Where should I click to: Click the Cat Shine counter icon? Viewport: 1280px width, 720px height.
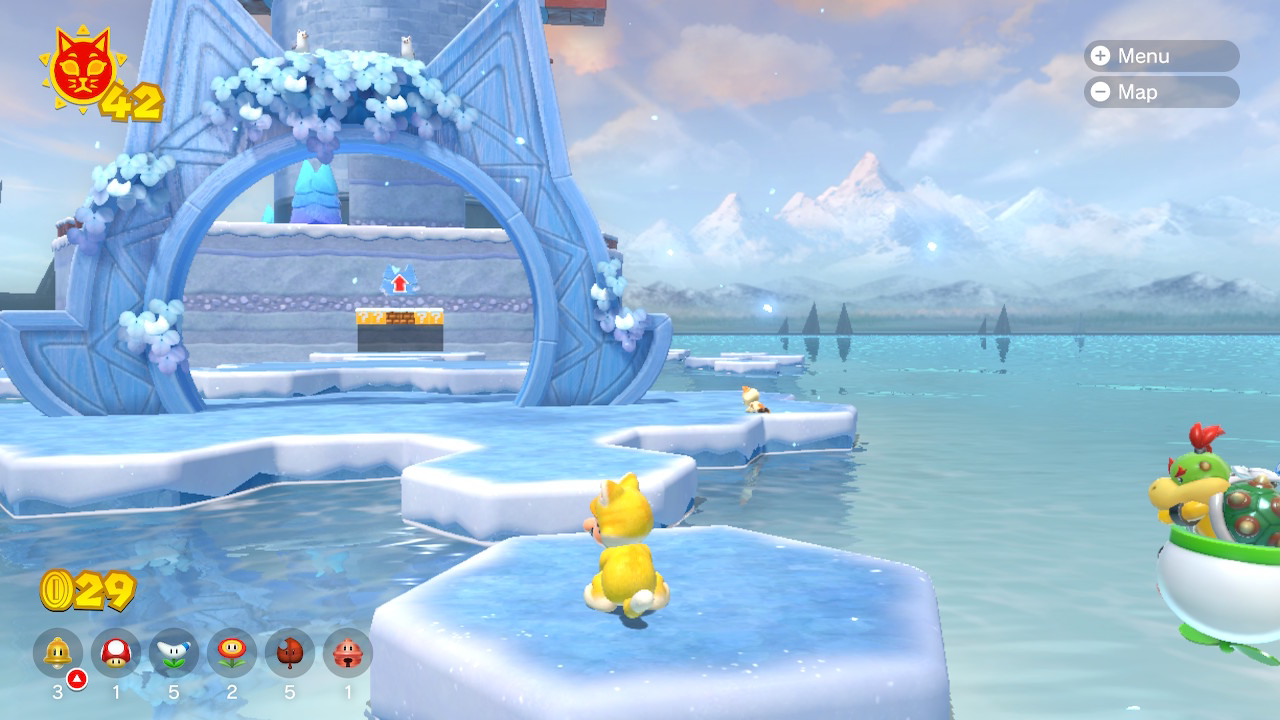82,70
